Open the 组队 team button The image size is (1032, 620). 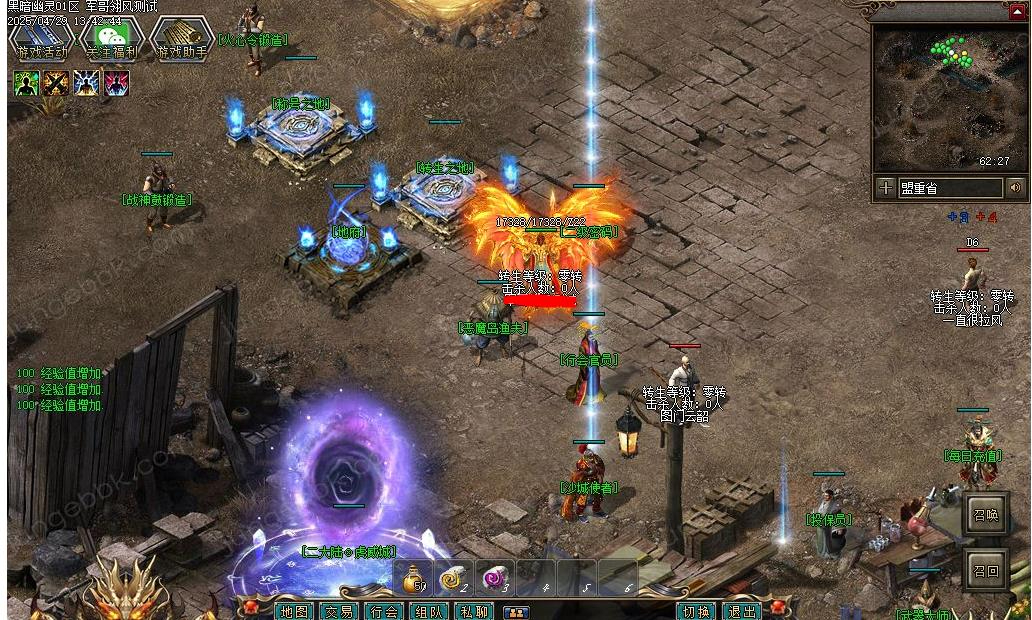pyautogui.click(x=429, y=611)
